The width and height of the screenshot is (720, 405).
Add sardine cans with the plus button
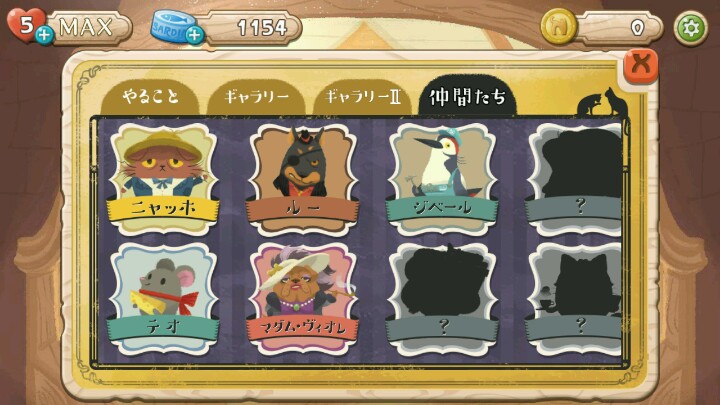[194, 36]
